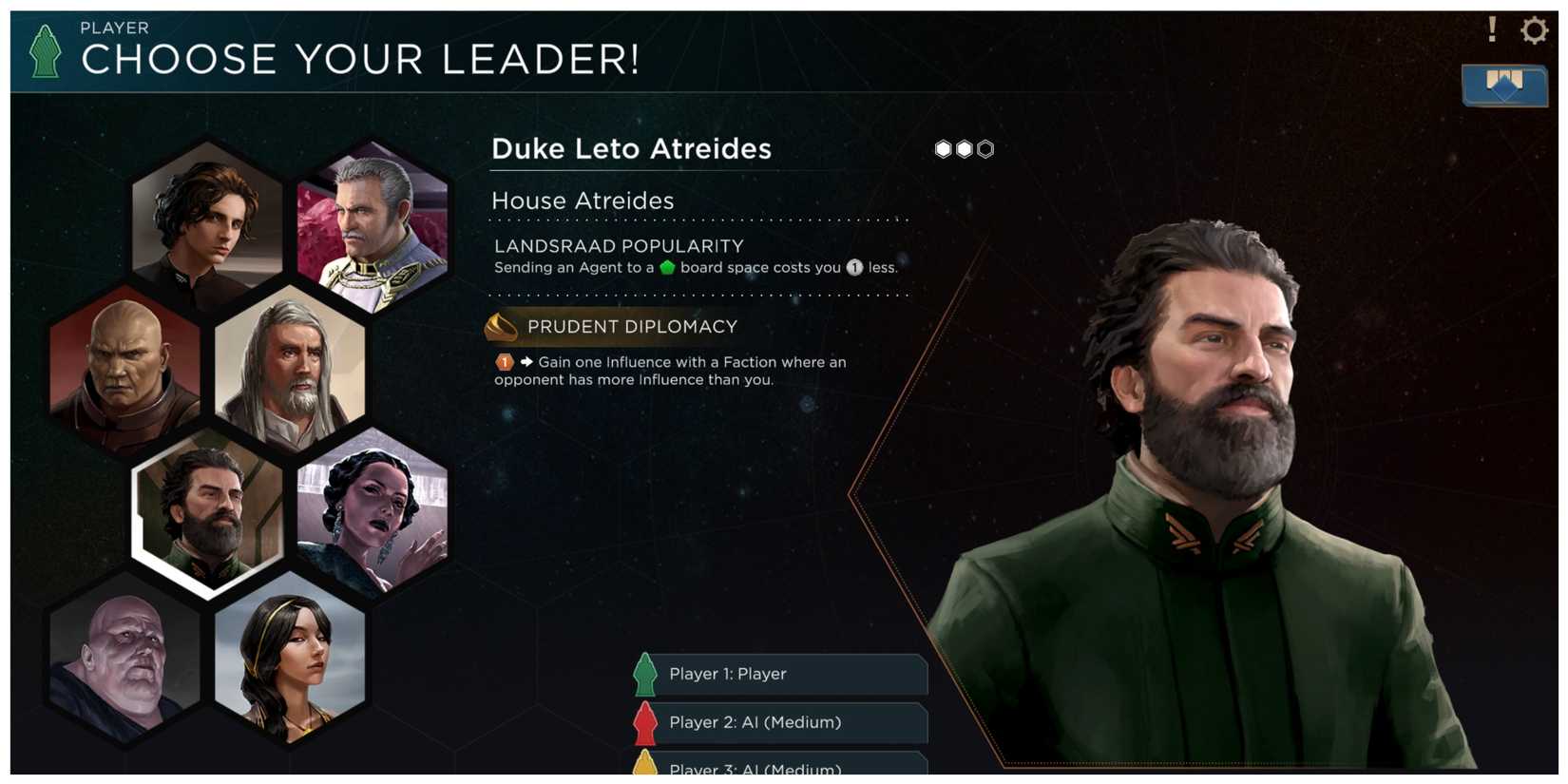Click the exclamation notification icon
Screen dimensions: 1568x784
tap(1491, 30)
